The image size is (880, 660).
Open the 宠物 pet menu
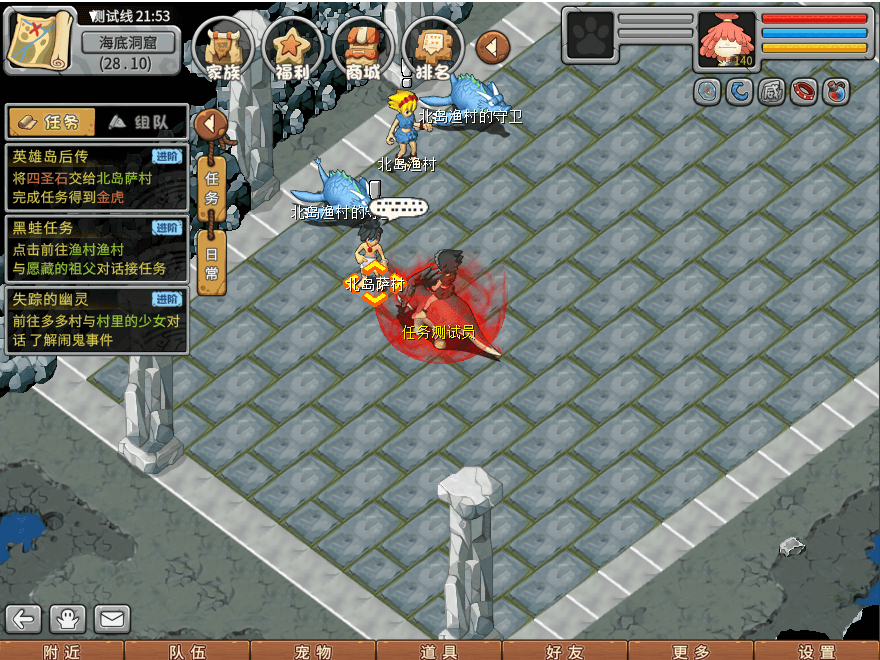tap(313, 651)
